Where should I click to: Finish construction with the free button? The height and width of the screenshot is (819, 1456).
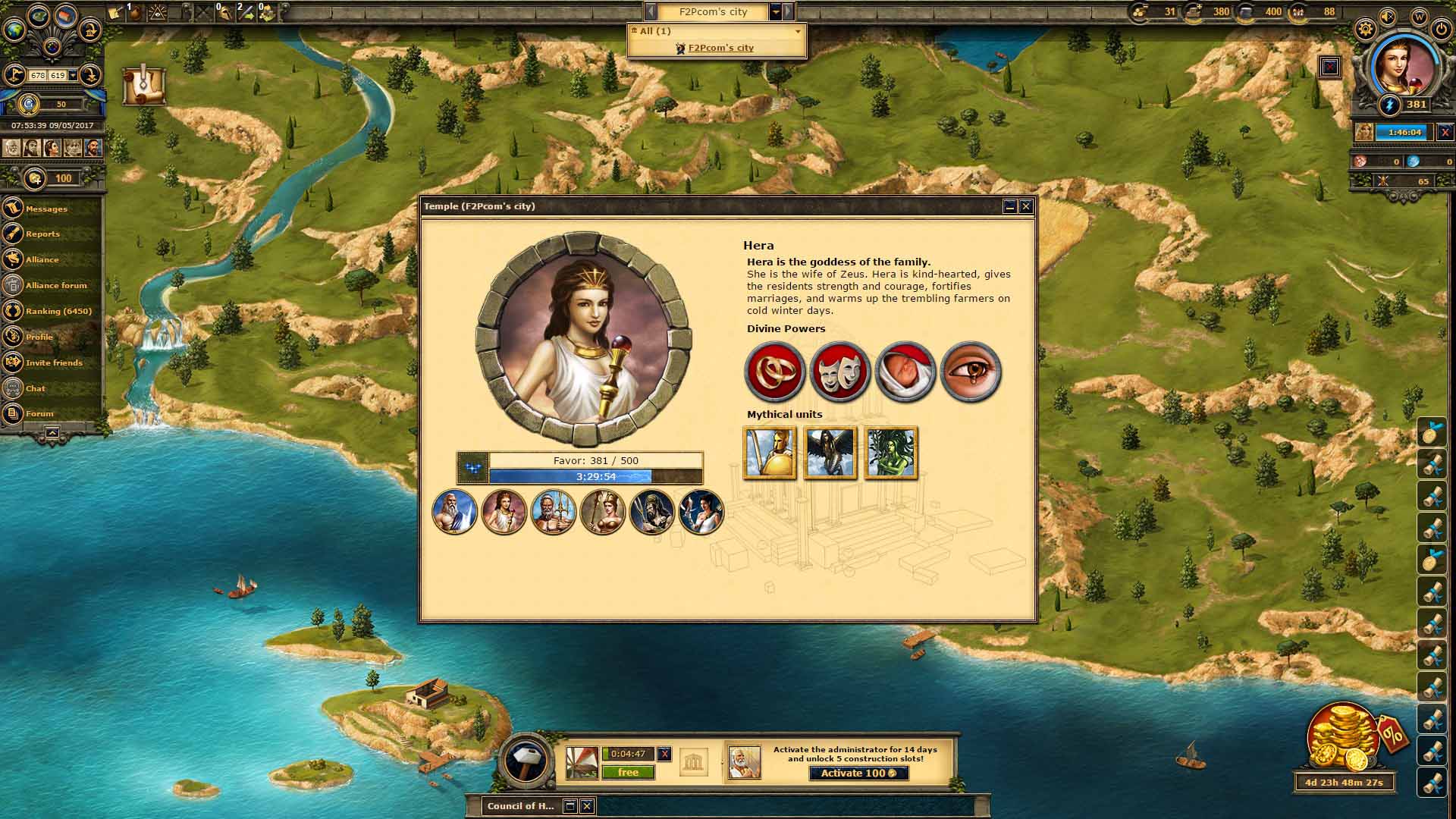628,772
